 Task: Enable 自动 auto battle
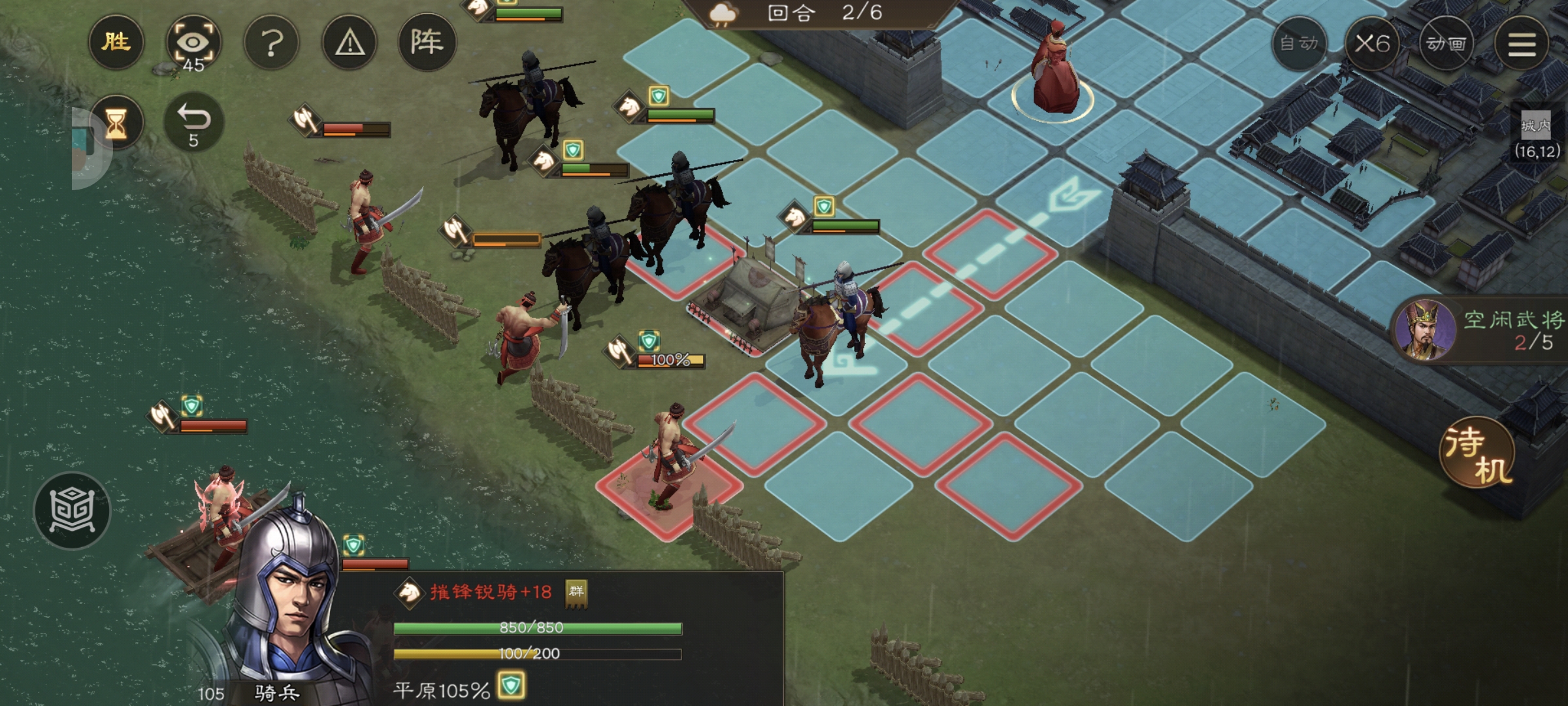click(1299, 44)
